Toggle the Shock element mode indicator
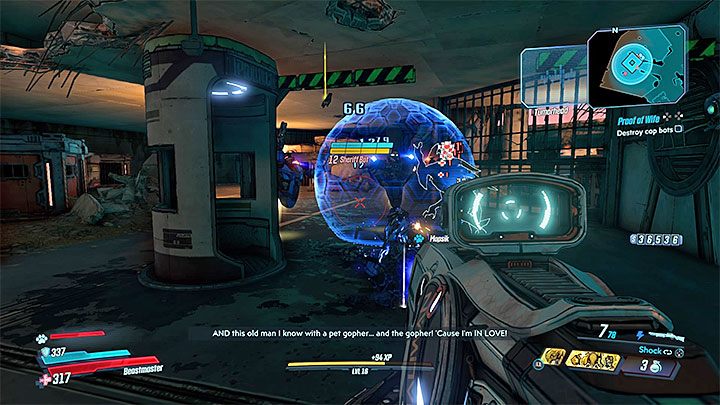This screenshot has height=405, width=720. coord(651,352)
